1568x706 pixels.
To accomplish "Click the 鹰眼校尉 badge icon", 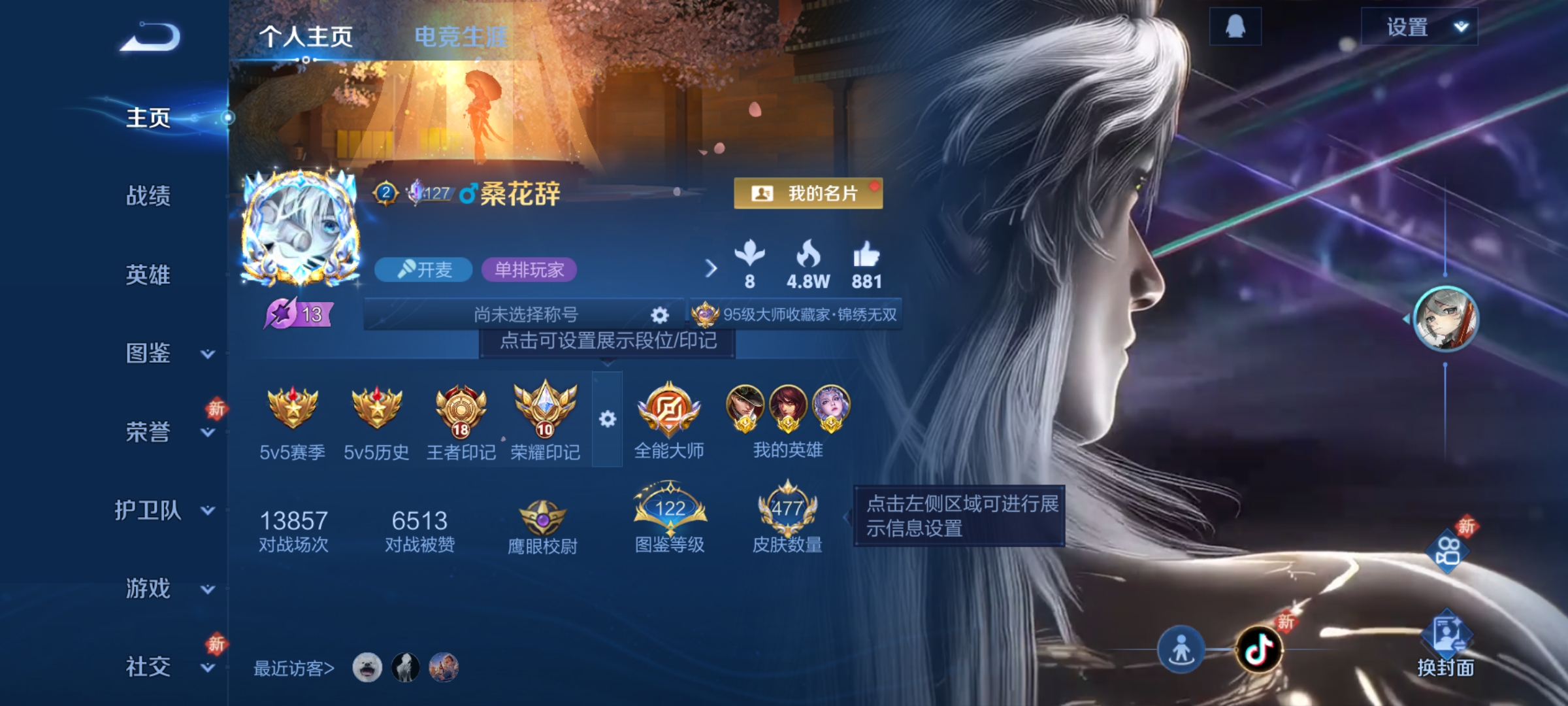I will (x=544, y=516).
